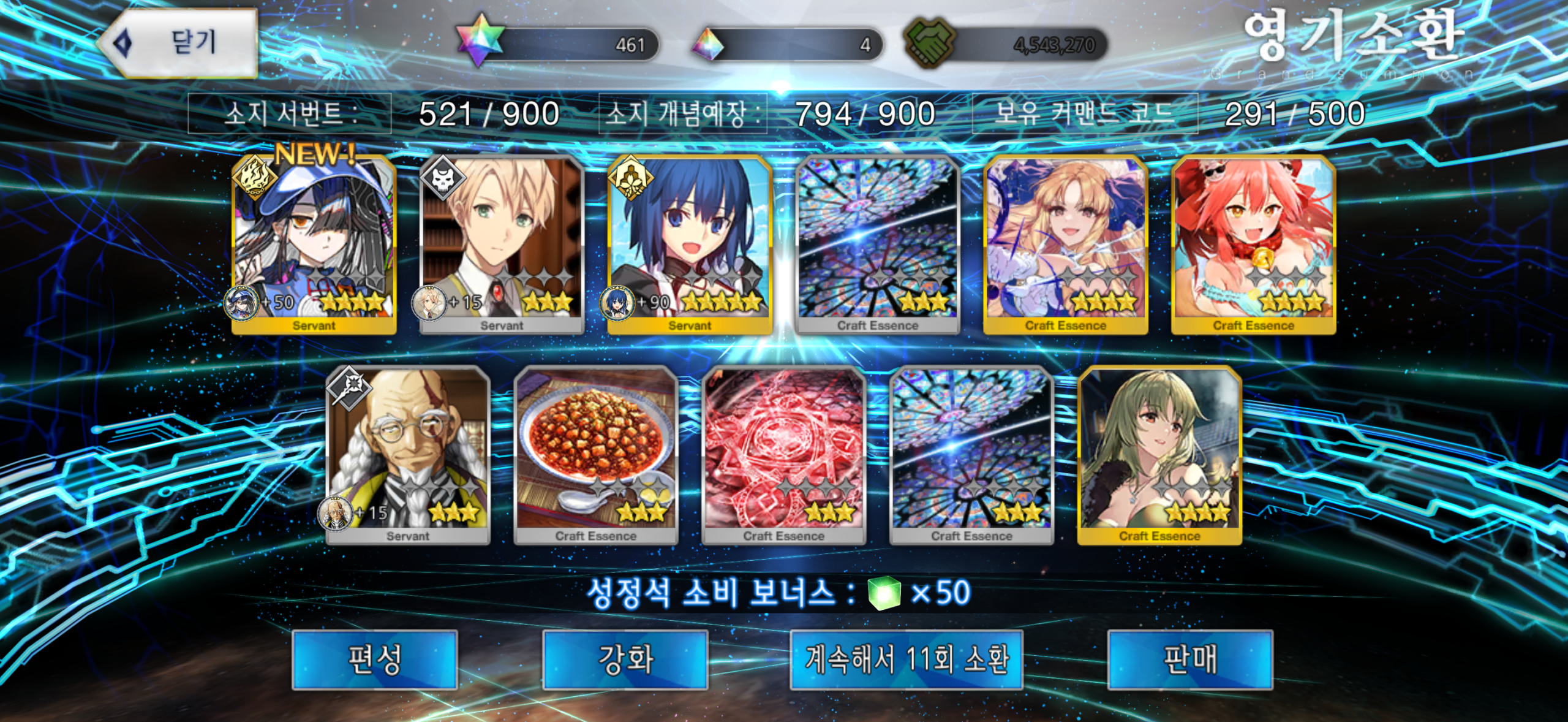
Task: Open the 편성 formation menu
Action: tap(375, 660)
